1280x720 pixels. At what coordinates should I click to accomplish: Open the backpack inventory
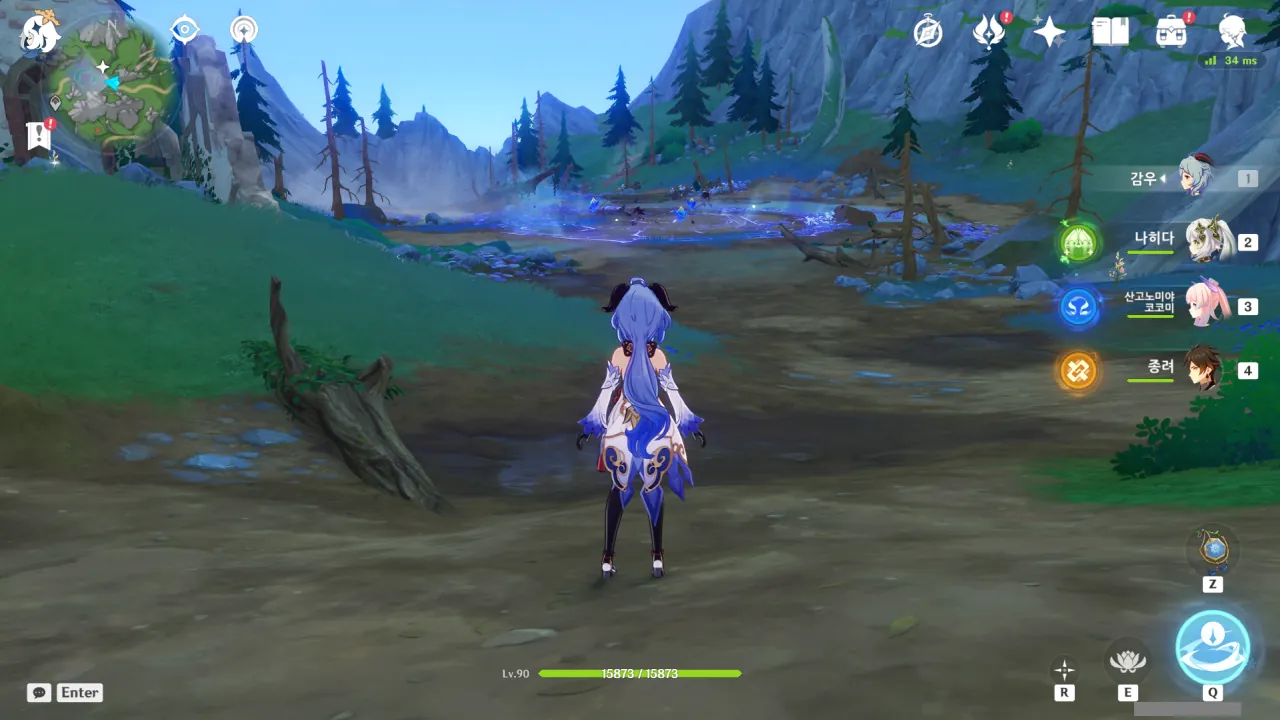click(1171, 32)
